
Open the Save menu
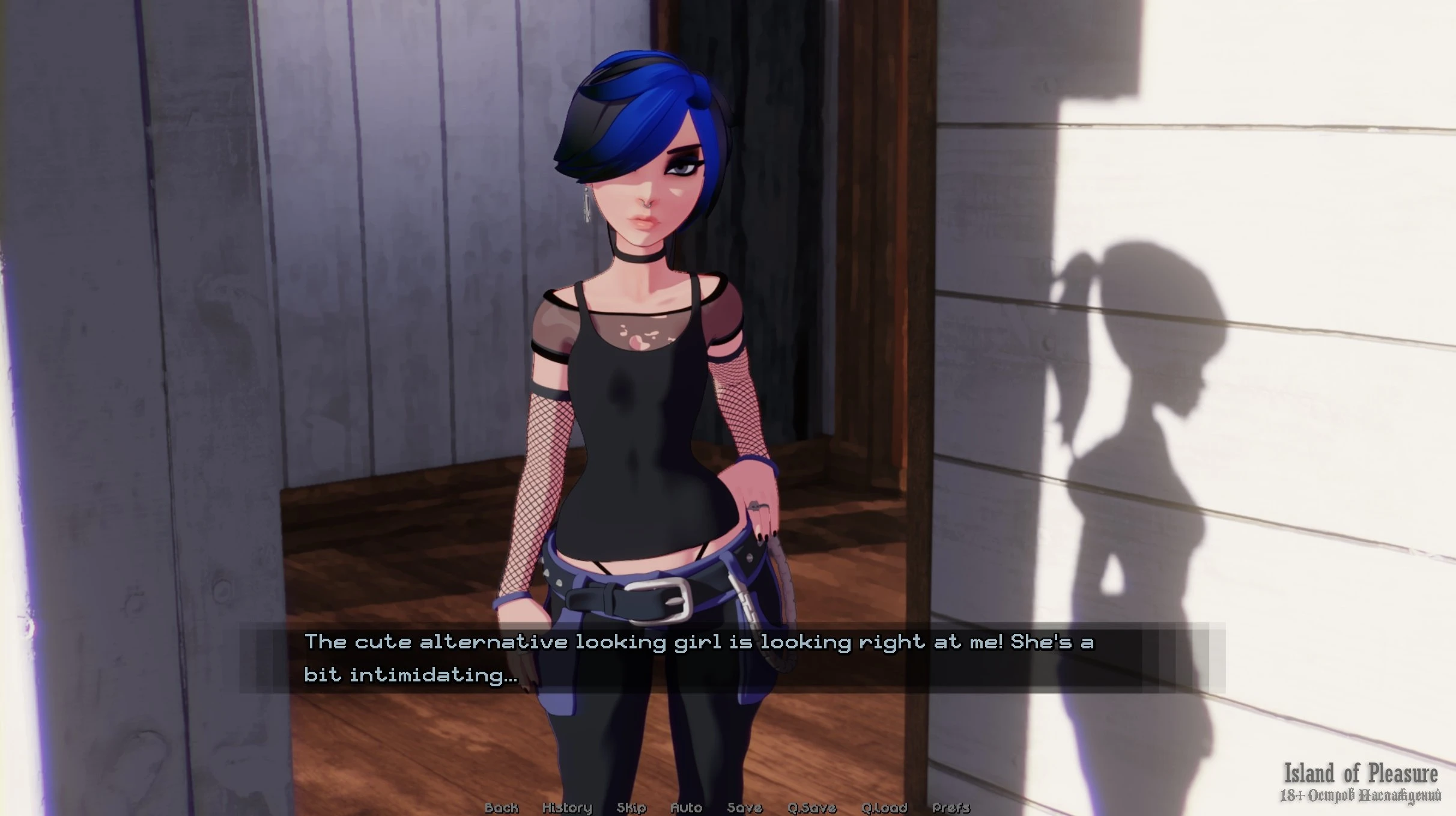point(744,808)
